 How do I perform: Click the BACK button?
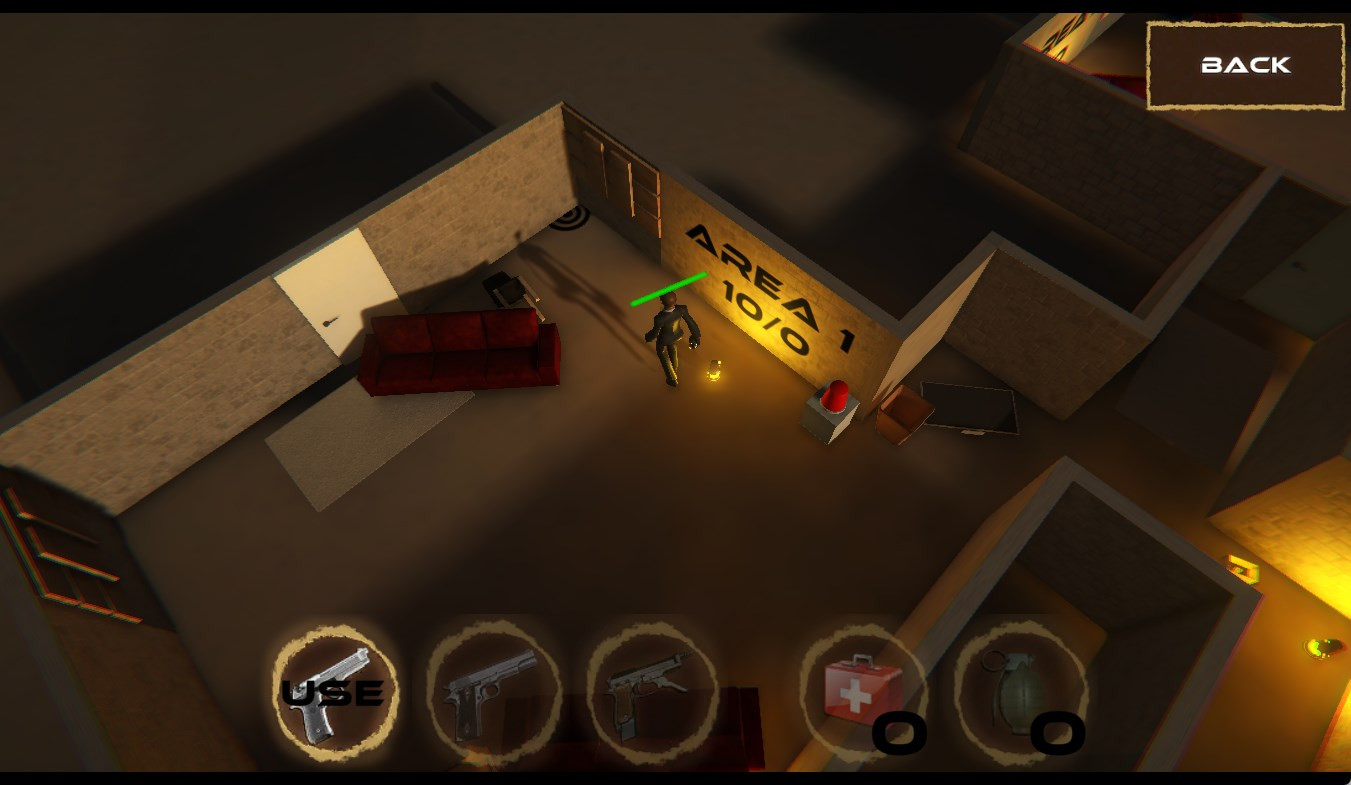pos(1245,66)
